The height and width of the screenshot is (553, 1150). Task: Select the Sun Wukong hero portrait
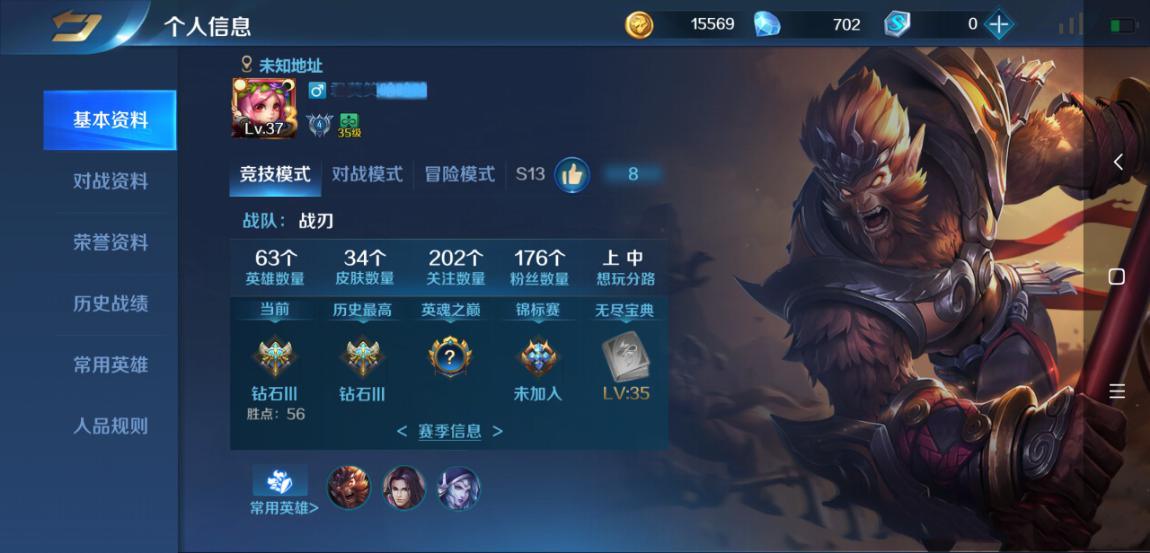(349, 488)
